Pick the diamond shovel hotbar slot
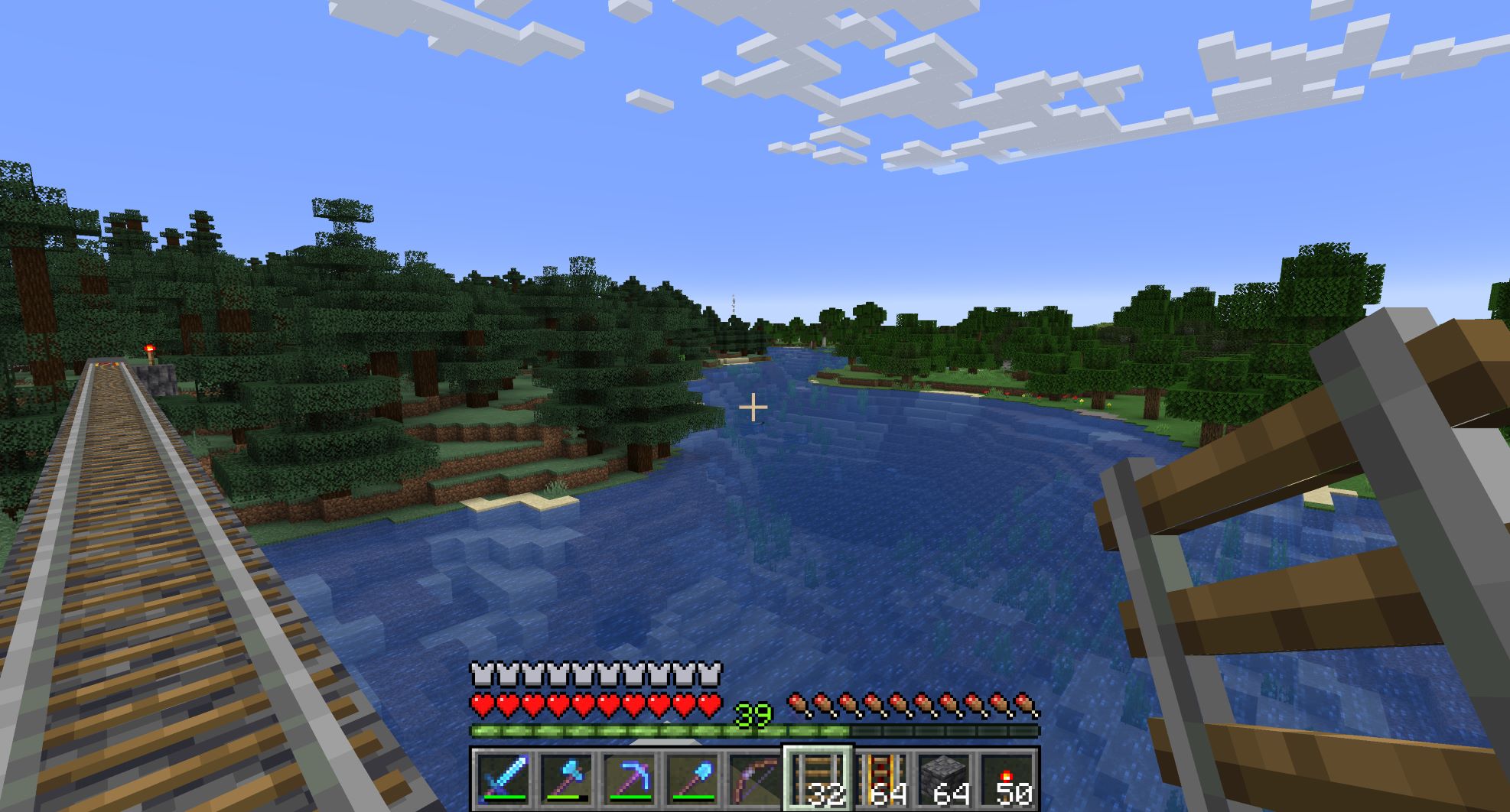 (x=692, y=778)
